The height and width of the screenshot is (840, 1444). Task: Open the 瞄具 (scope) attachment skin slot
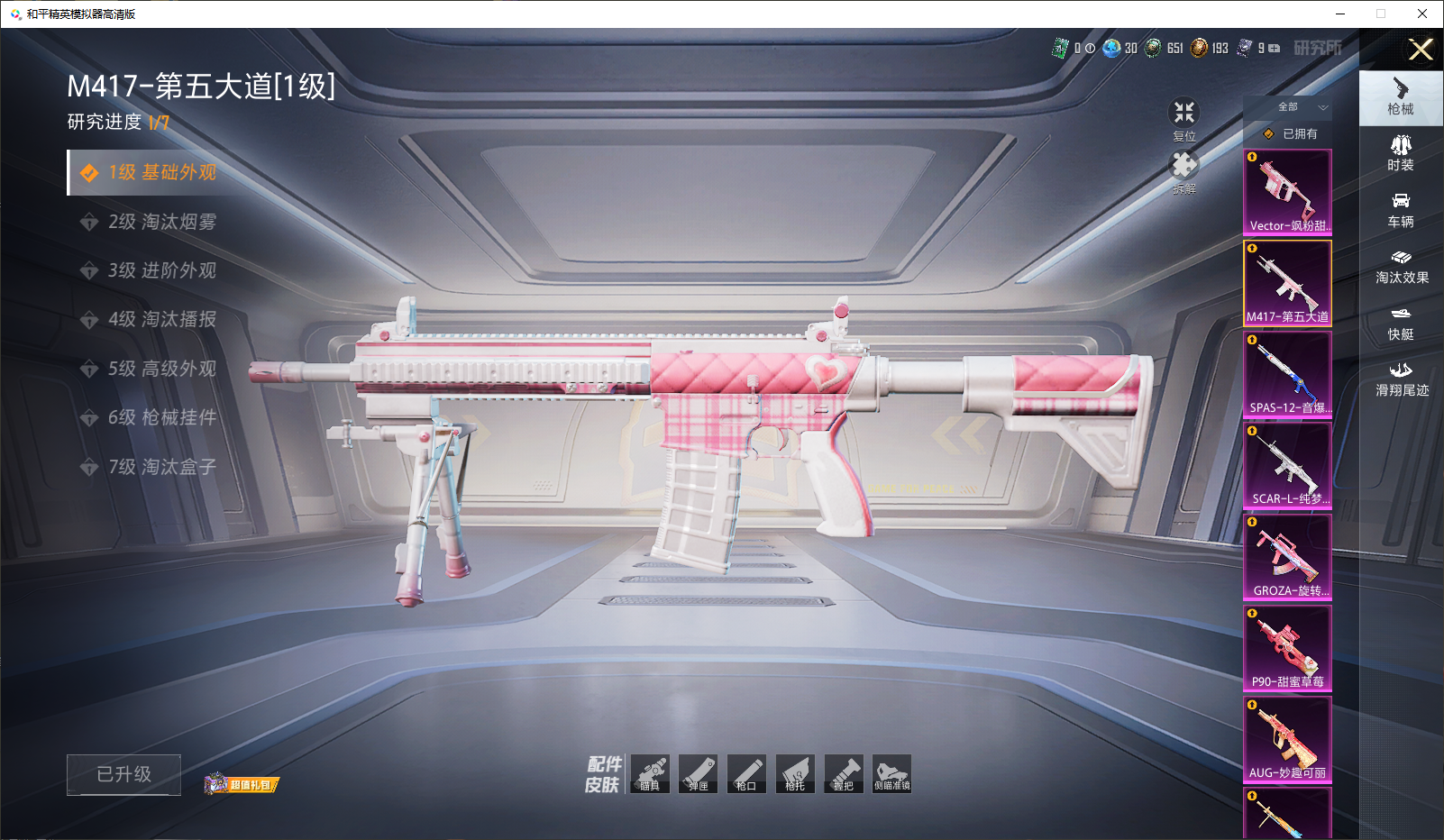point(650,774)
